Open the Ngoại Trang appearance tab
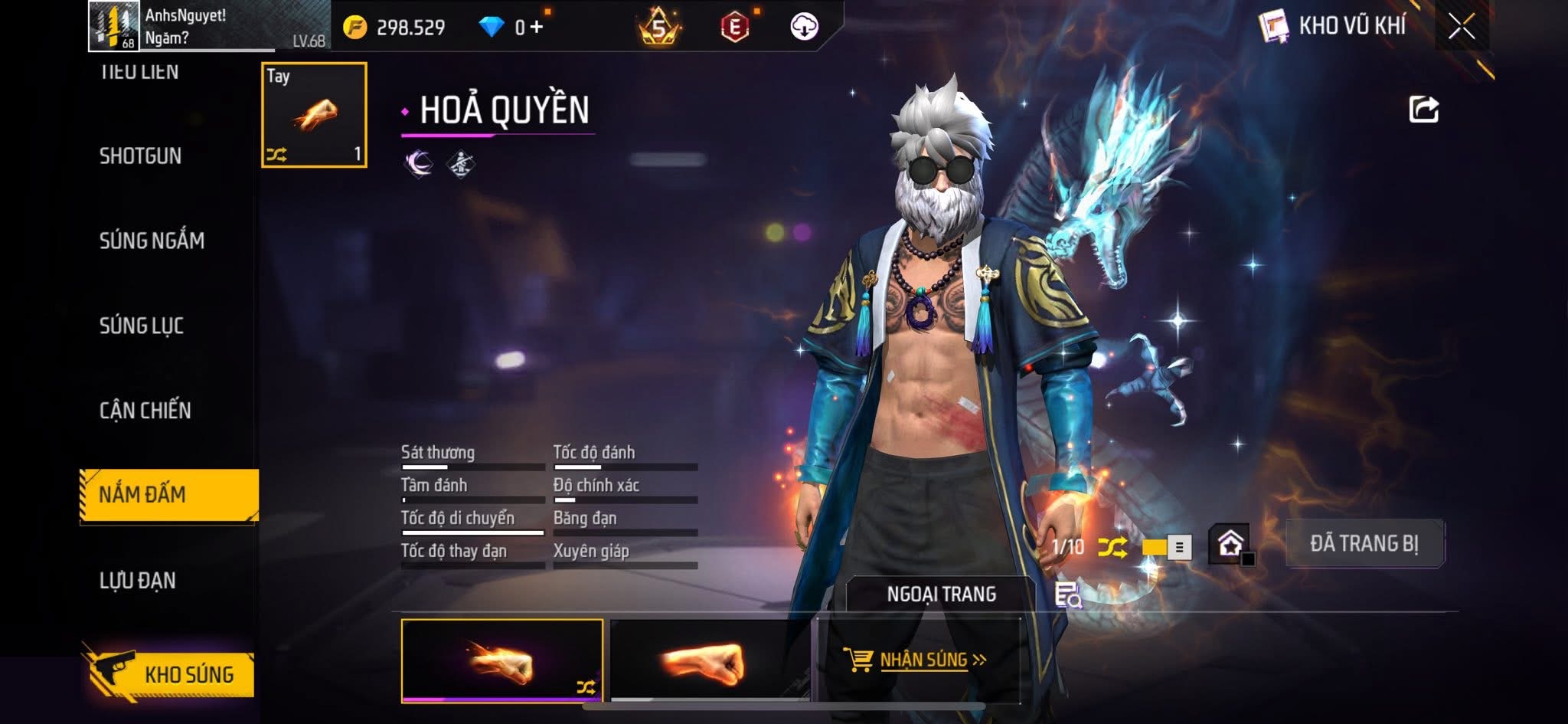Screen dimensions: 1568x724 (941, 595)
